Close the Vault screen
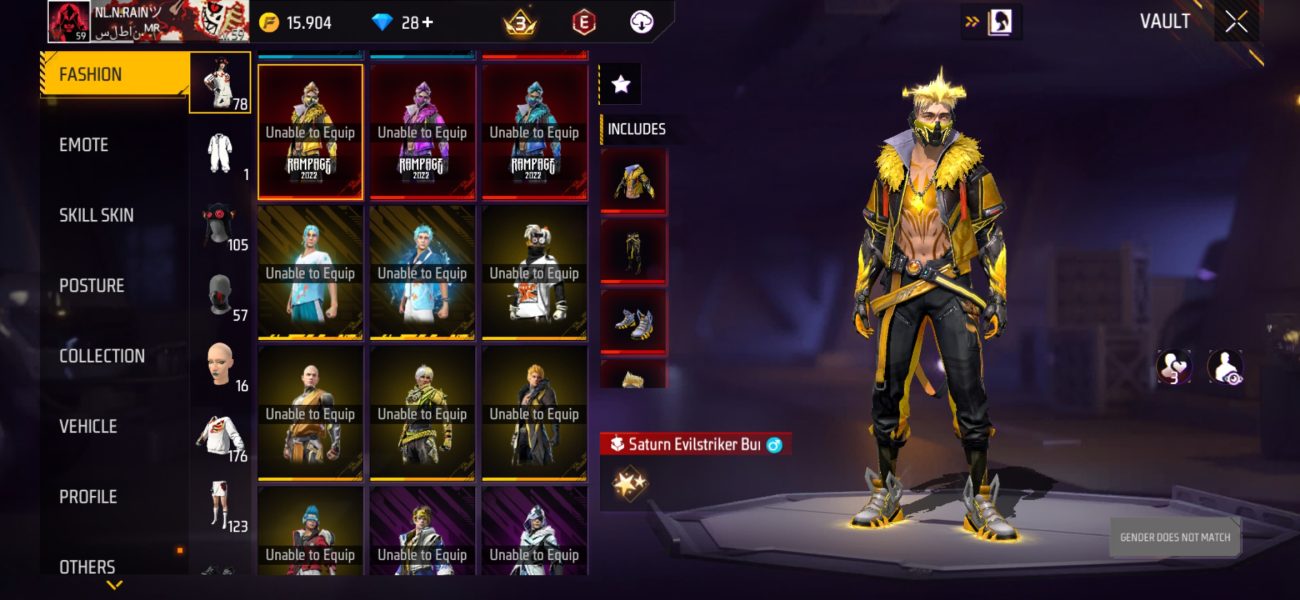The image size is (1300, 600). coord(1236,22)
